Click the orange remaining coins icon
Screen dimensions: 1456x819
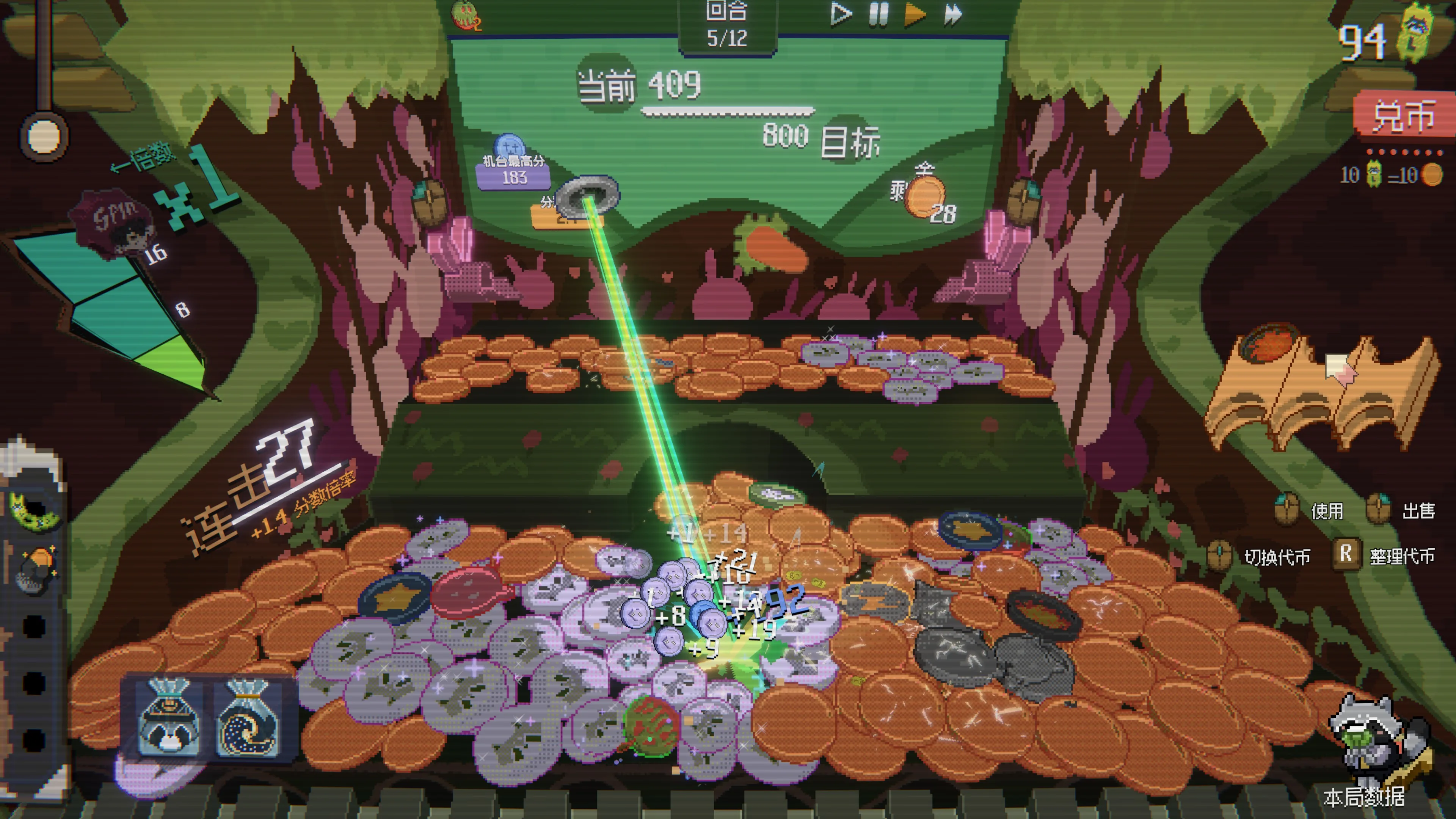(925, 196)
